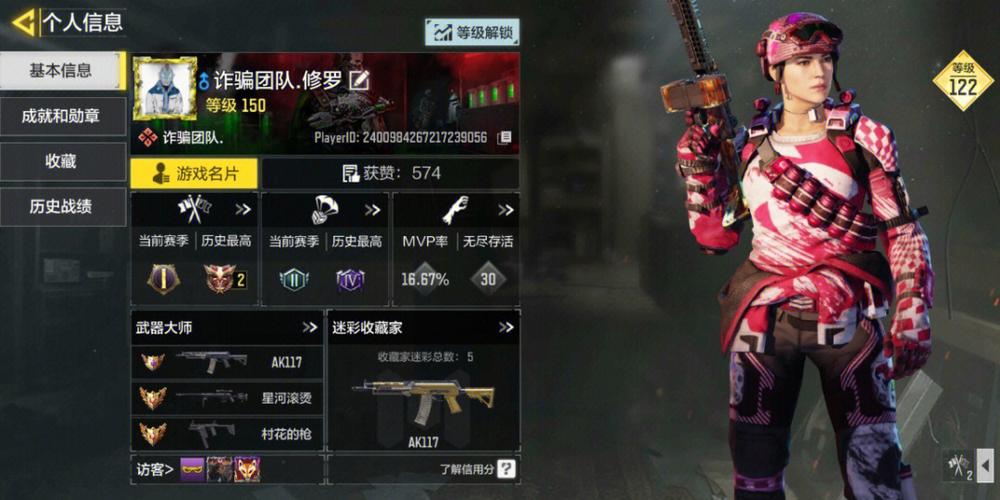1000x500 pixels.
Task: Select the 收藏 tab
Action: (x=60, y=161)
